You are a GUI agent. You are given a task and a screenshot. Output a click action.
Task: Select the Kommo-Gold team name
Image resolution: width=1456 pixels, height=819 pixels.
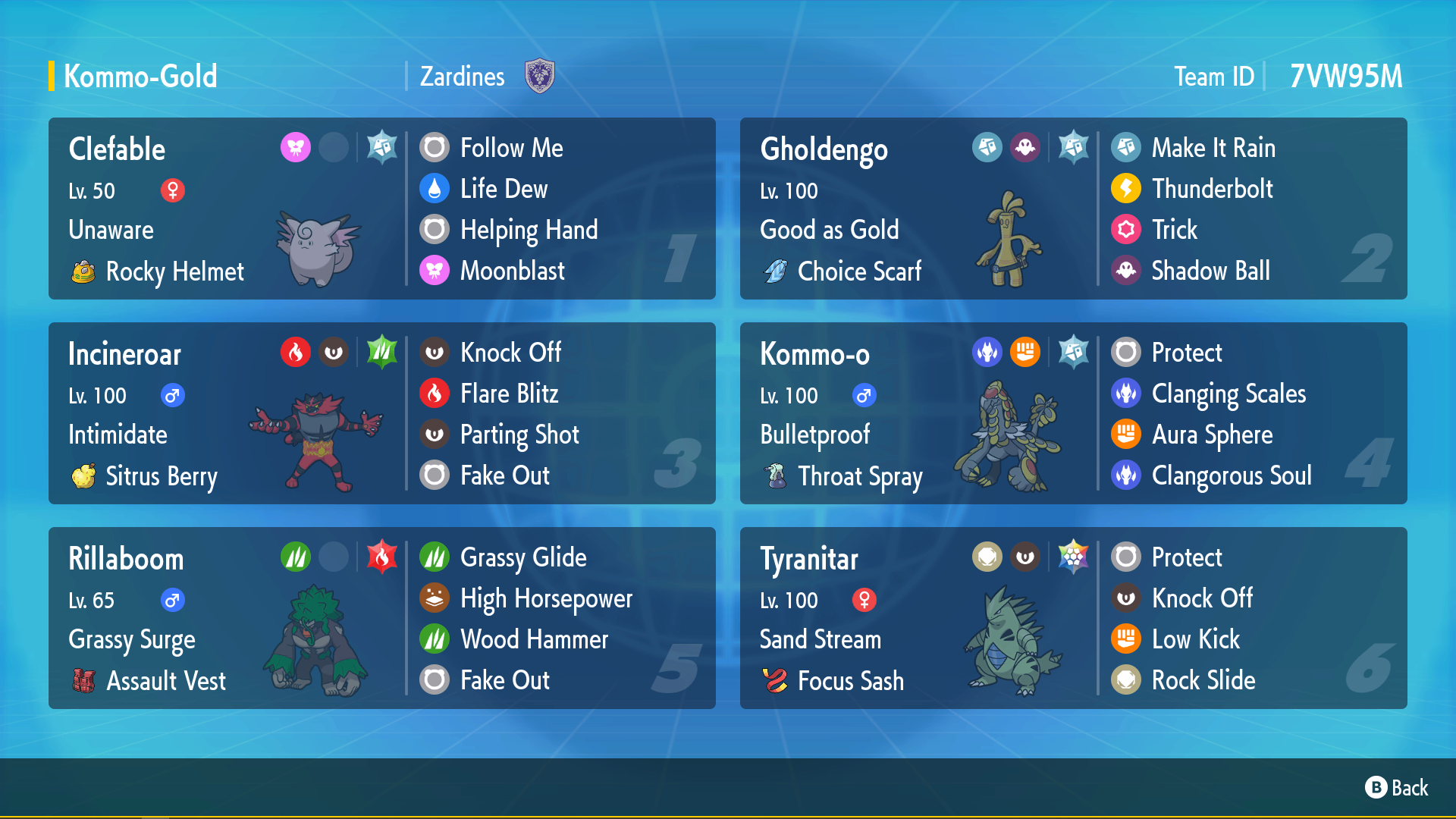[140, 77]
